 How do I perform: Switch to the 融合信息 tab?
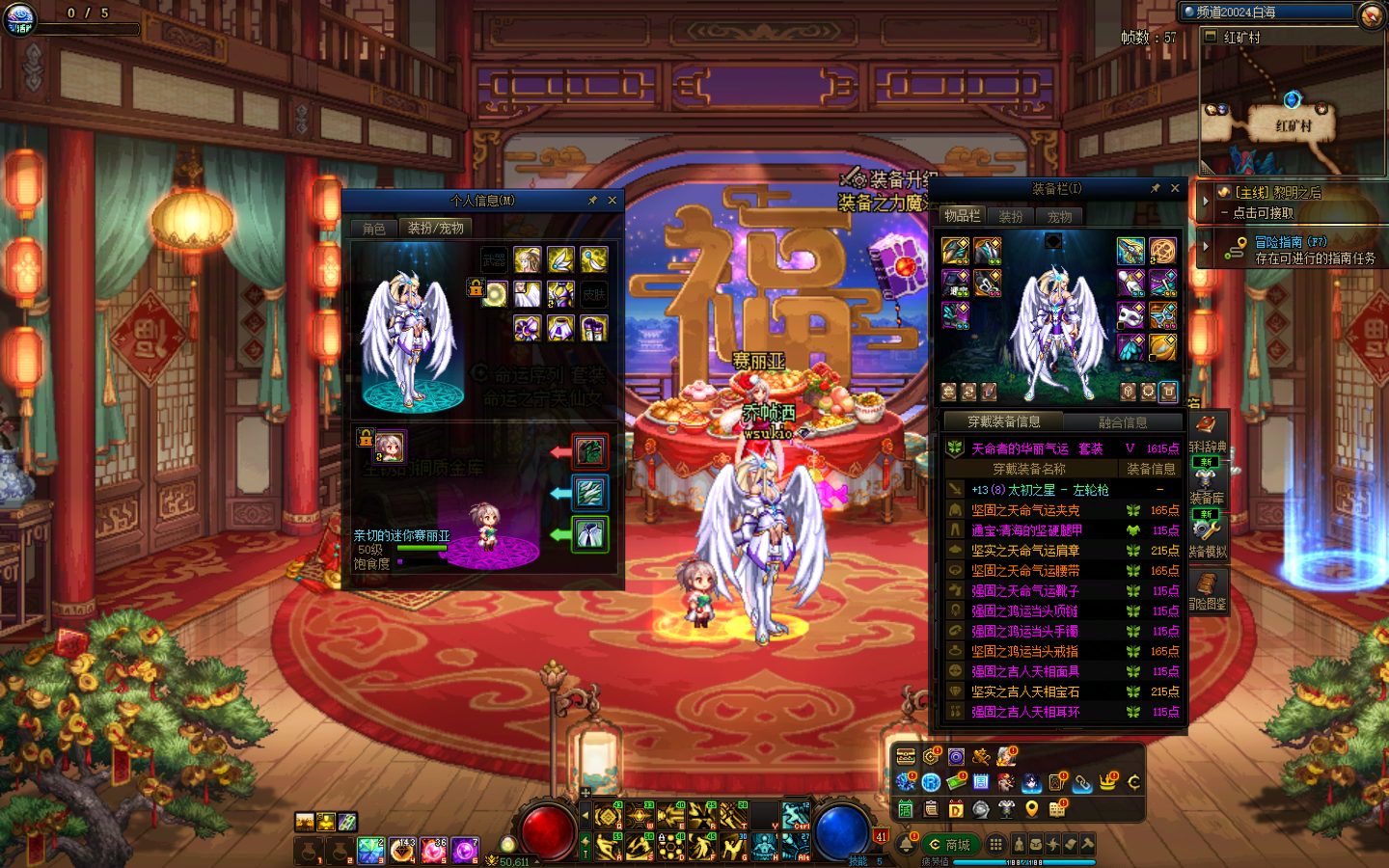coord(1123,422)
